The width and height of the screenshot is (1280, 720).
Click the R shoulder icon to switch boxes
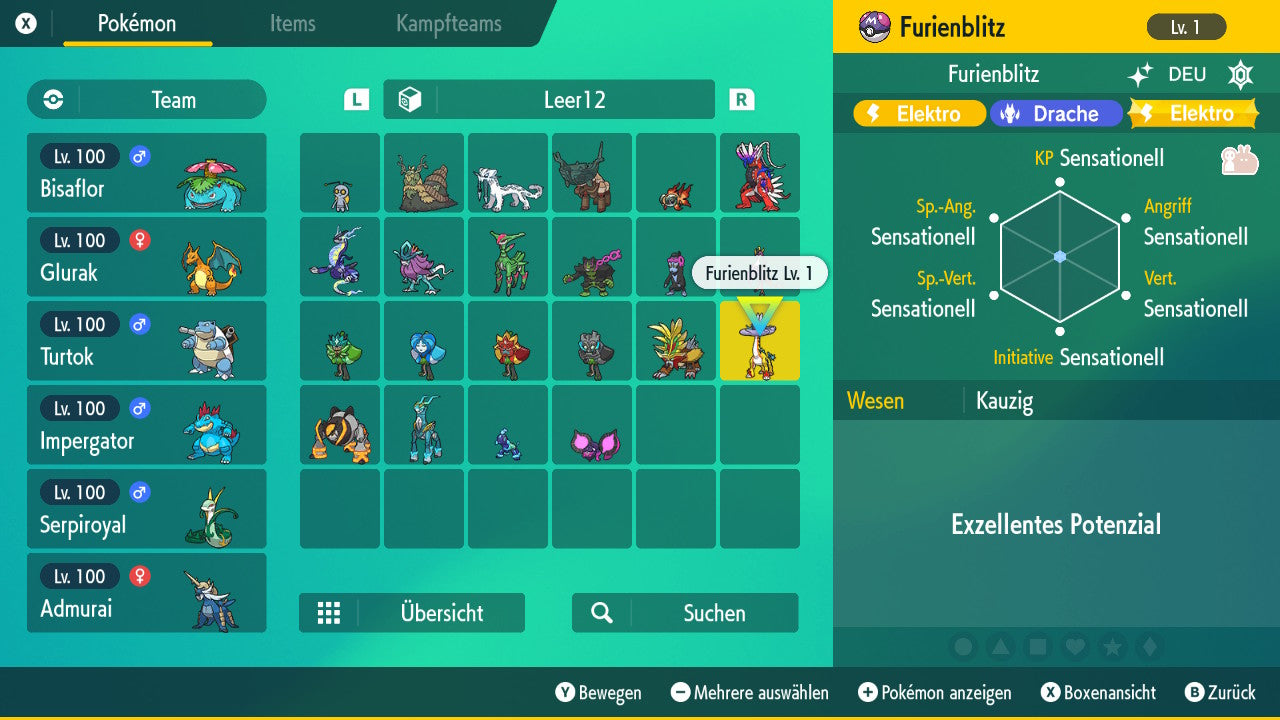[742, 99]
